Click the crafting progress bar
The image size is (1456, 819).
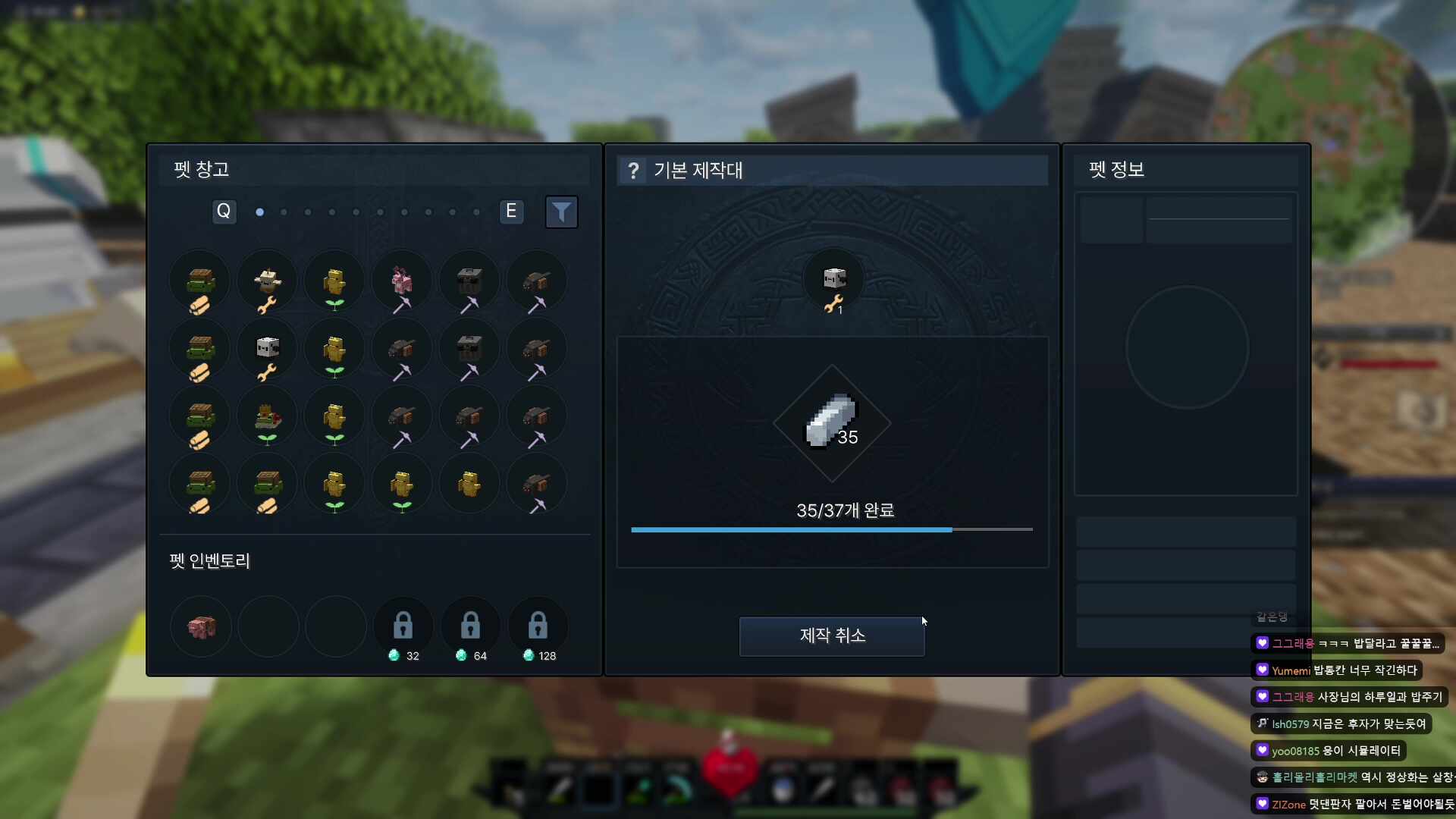[x=832, y=529]
